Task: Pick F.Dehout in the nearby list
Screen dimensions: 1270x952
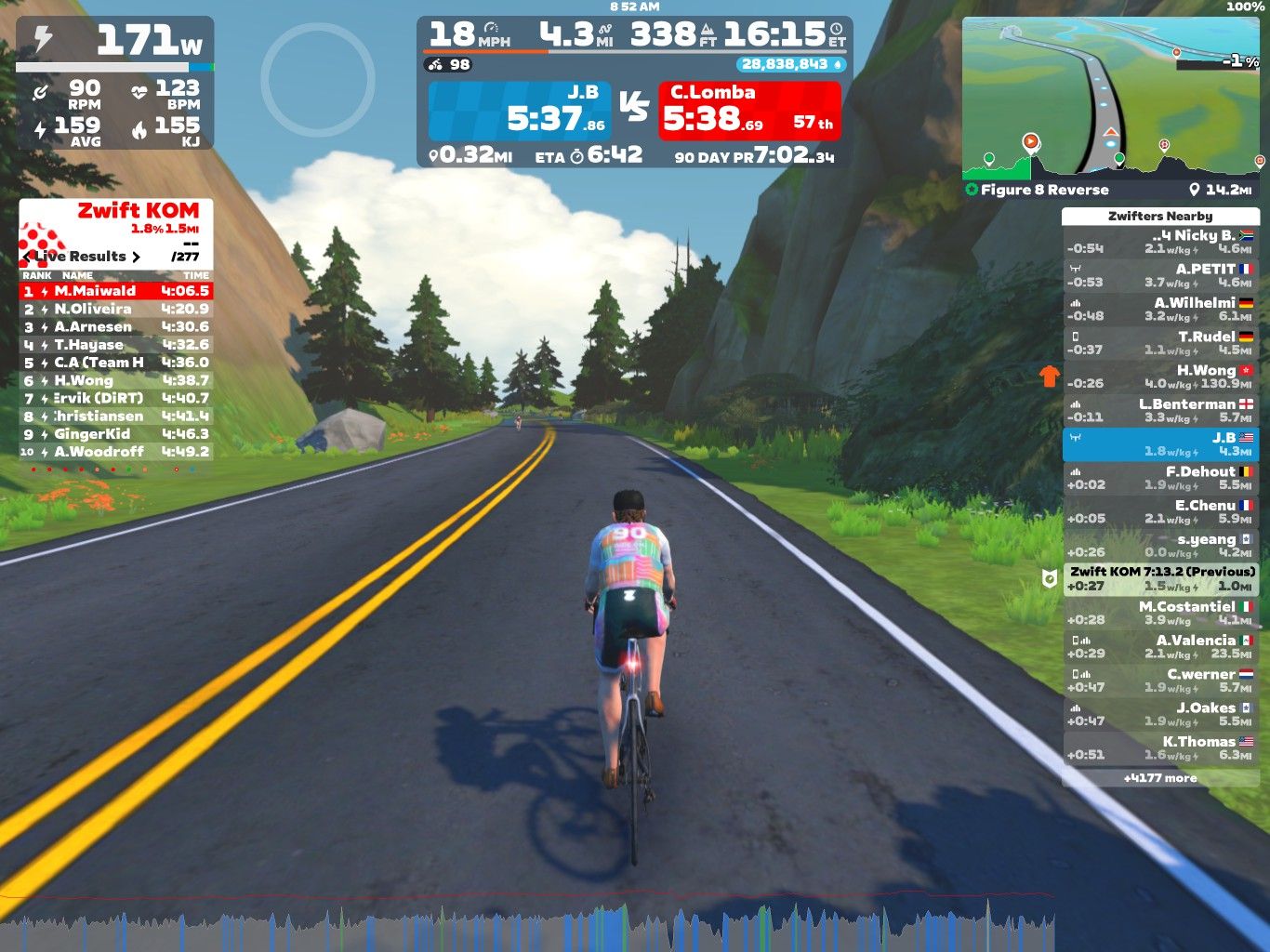Action: (x=1160, y=478)
